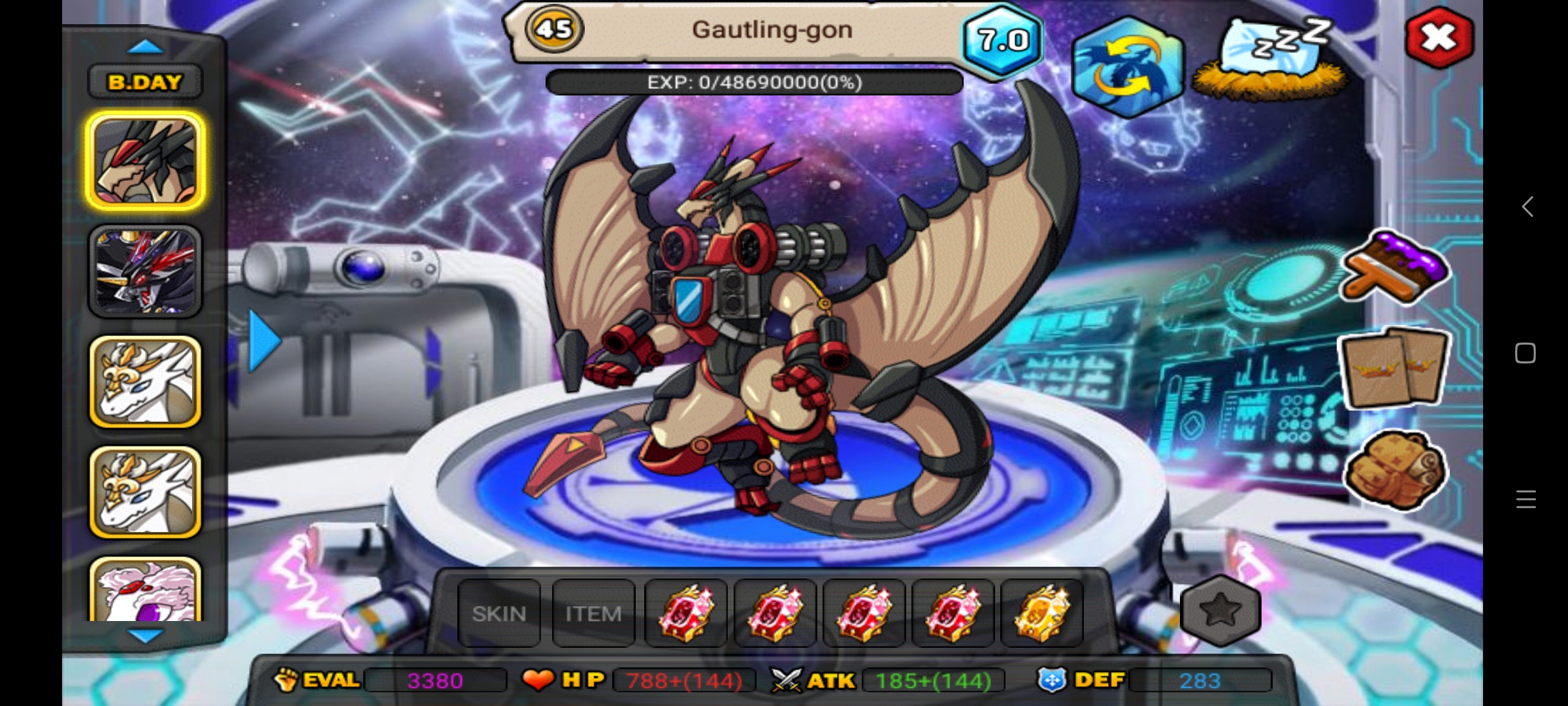Send dragon to sleep nest icon

pyautogui.click(x=1271, y=60)
